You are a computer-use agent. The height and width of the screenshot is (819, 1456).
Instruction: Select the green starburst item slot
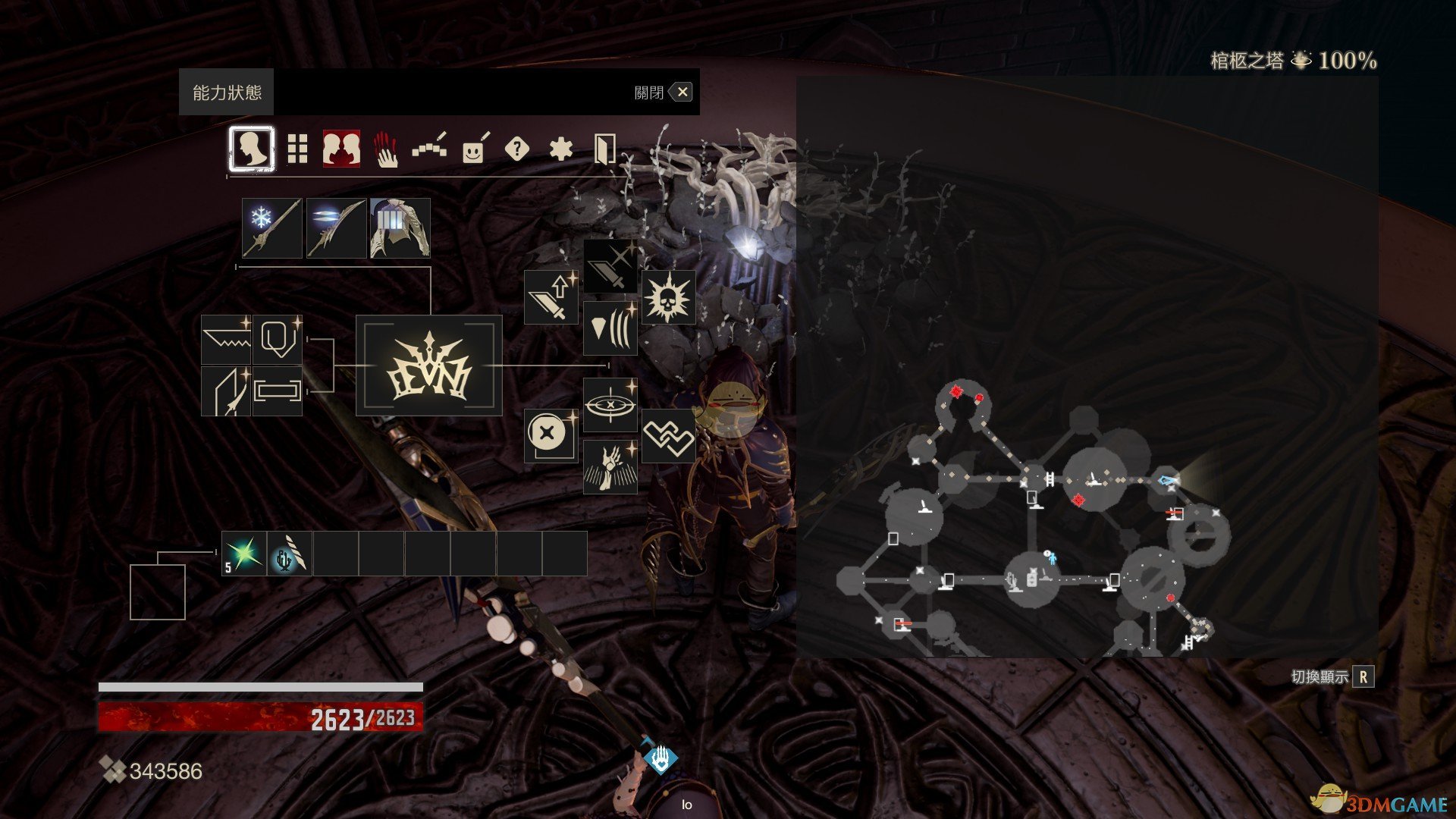click(x=244, y=554)
